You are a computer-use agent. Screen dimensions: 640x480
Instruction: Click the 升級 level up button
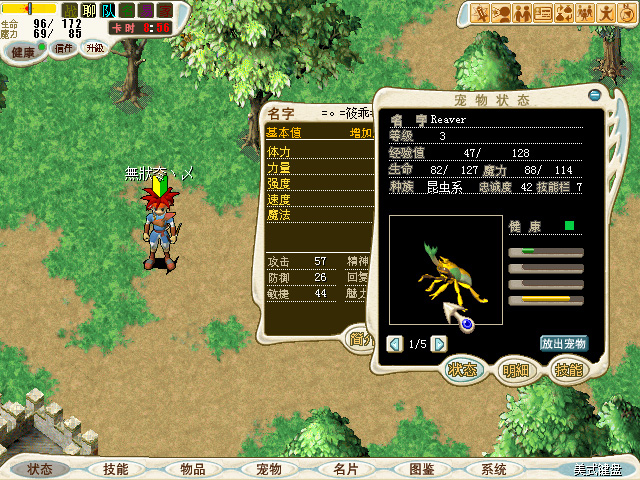click(93, 48)
